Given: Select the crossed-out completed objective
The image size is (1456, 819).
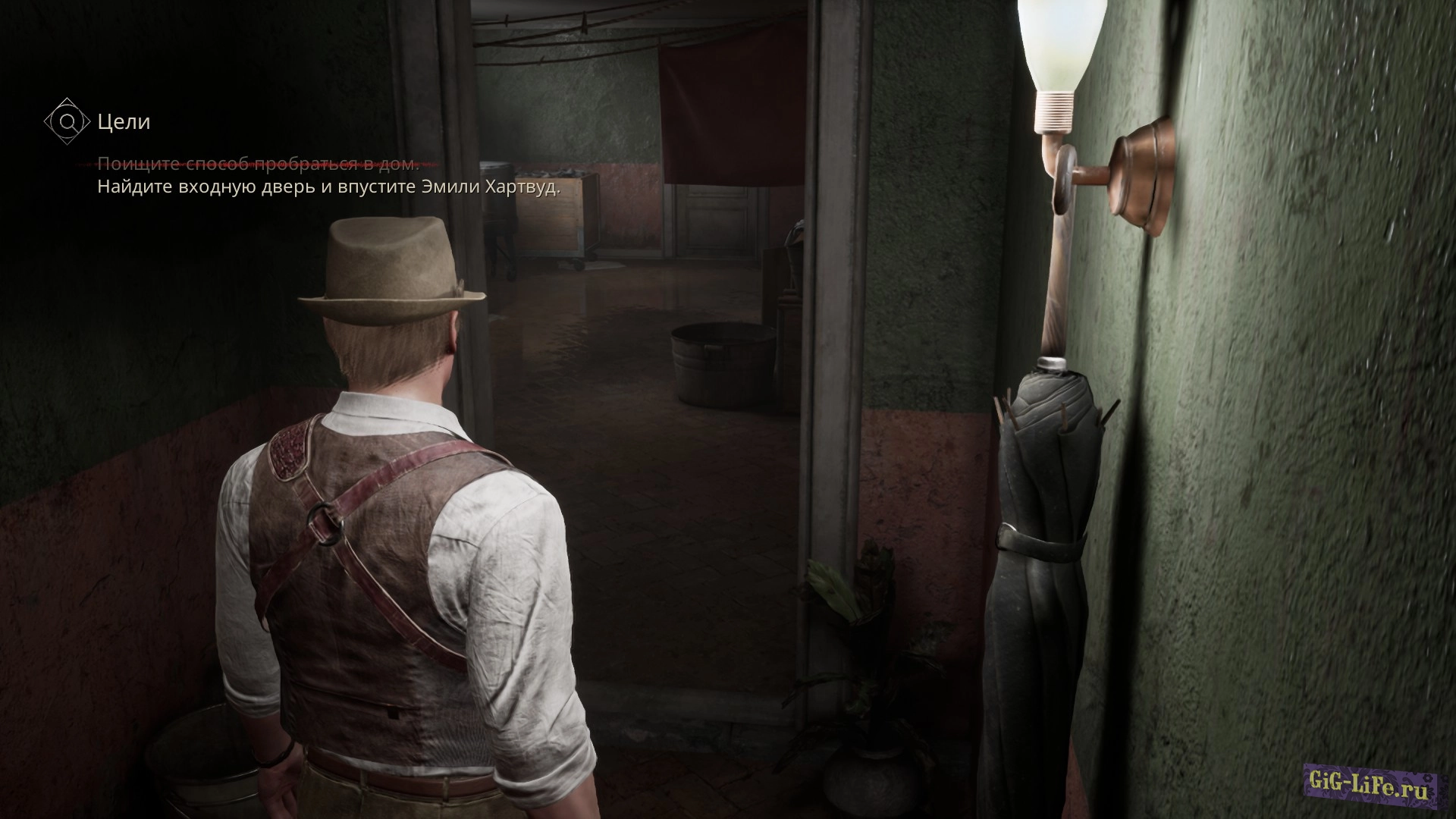Looking at the screenshot, I should 257,164.
